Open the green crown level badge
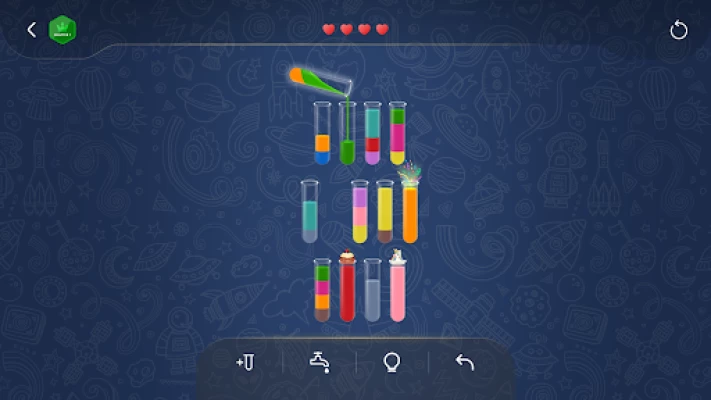 (x=63, y=30)
